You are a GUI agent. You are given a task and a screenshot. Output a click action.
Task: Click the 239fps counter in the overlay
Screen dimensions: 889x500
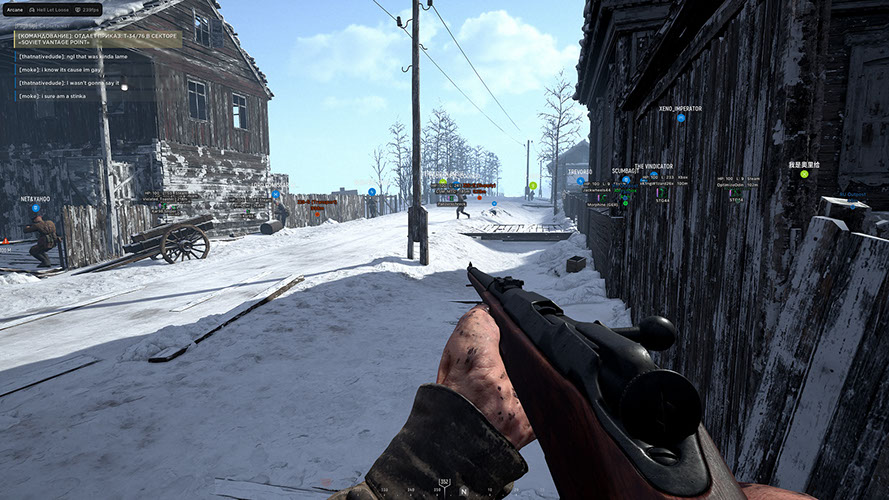pos(88,9)
